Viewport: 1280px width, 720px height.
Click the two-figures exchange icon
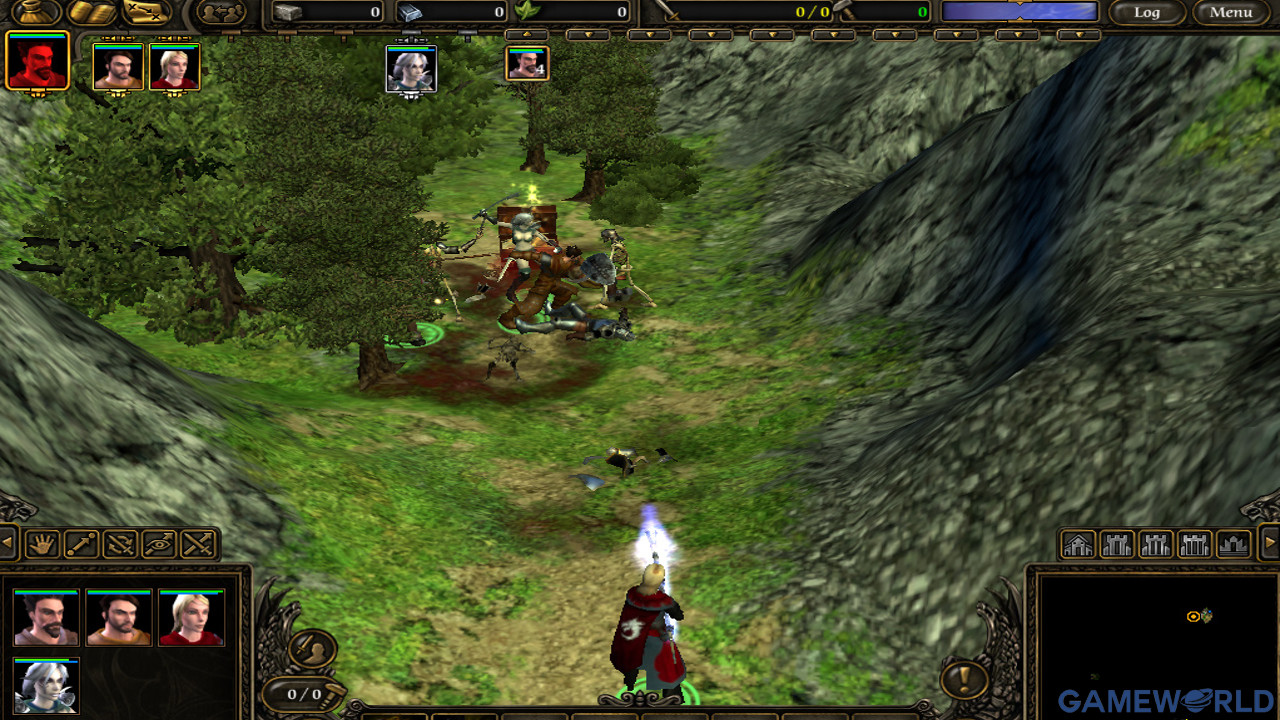221,12
